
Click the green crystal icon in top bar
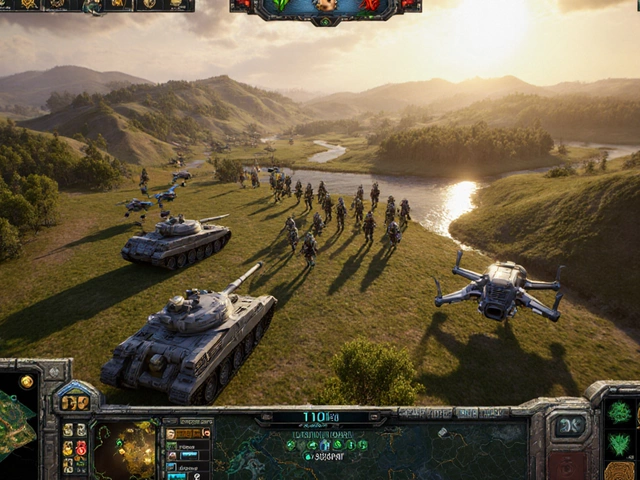pos(281,6)
